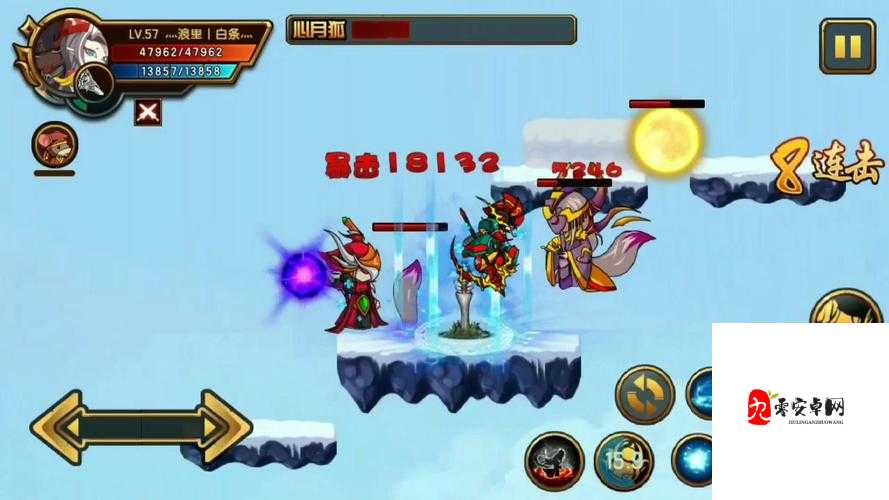Viewport: 889px width, 500px height.
Task: Activate the gold swap-arrows button
Action: (x=644, y=393)
